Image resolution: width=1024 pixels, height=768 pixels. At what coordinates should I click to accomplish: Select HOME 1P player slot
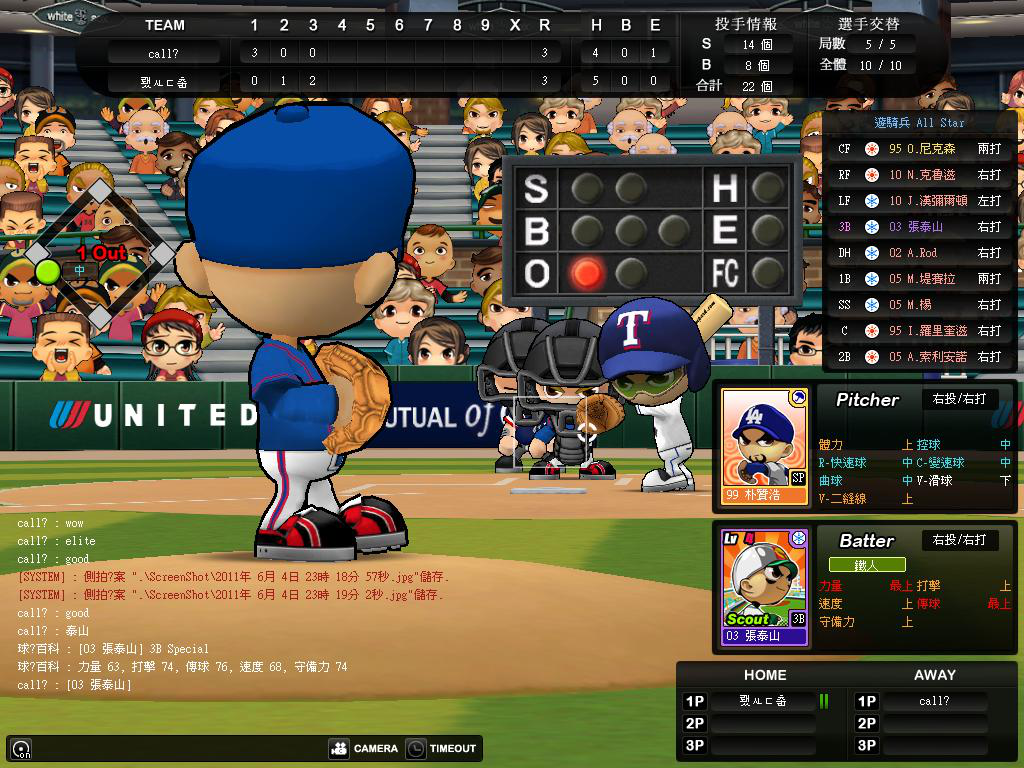click(764, 701)
